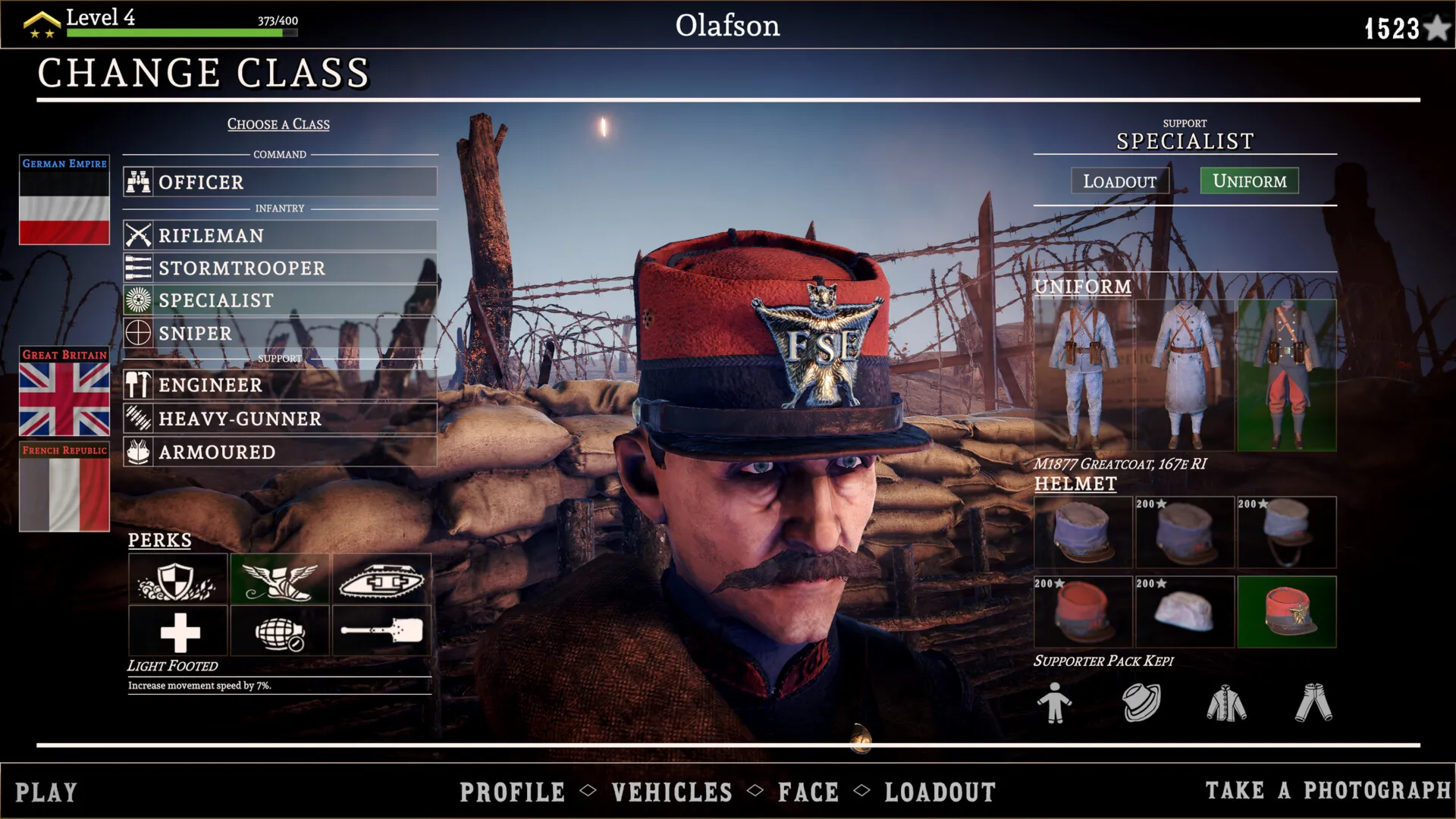This screenshot has width=1456, height=819.
Task: Switch to the Uniform tab
Action: pos(1249,180)
